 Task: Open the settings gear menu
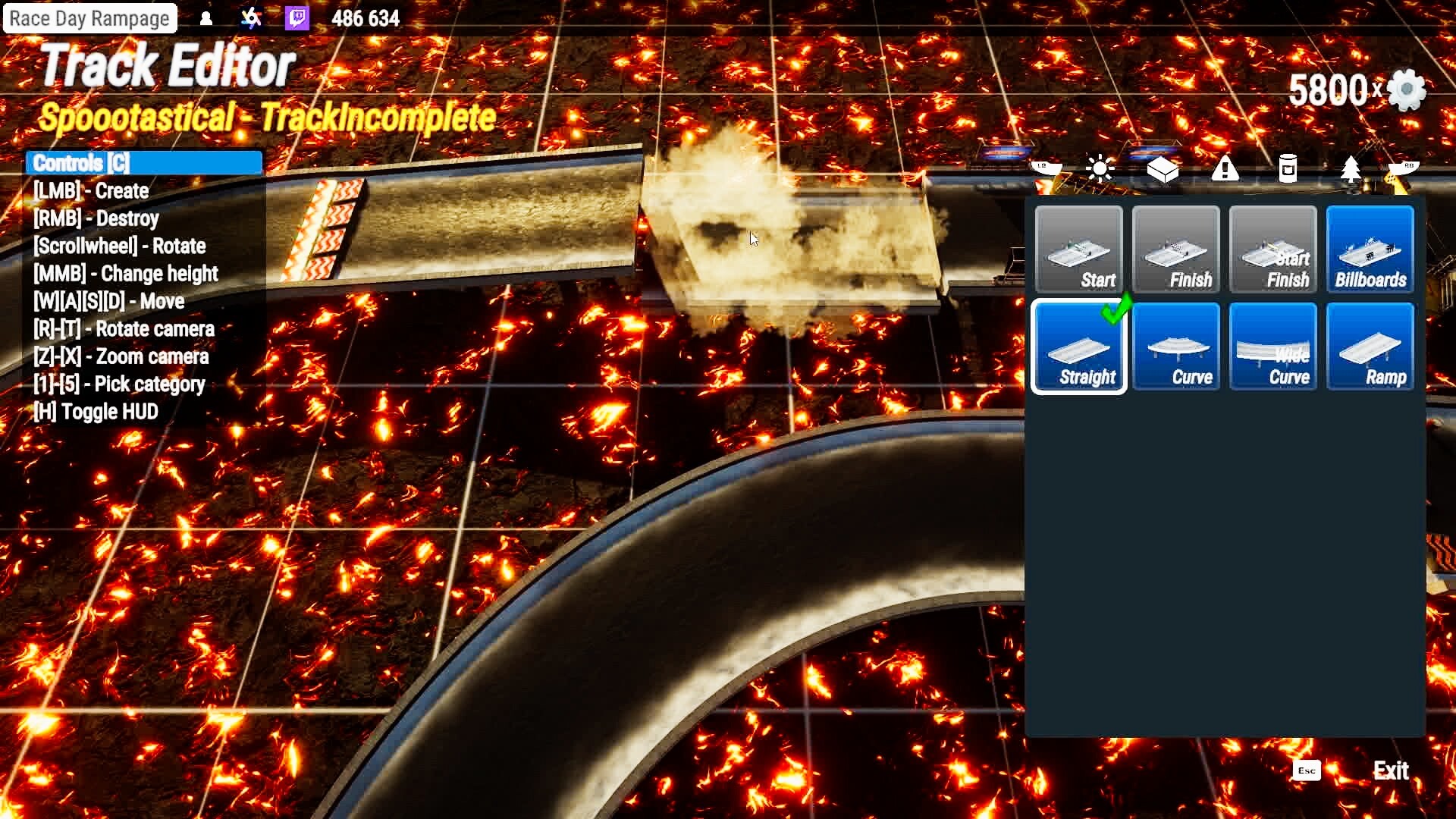[x=1404, y=90]
